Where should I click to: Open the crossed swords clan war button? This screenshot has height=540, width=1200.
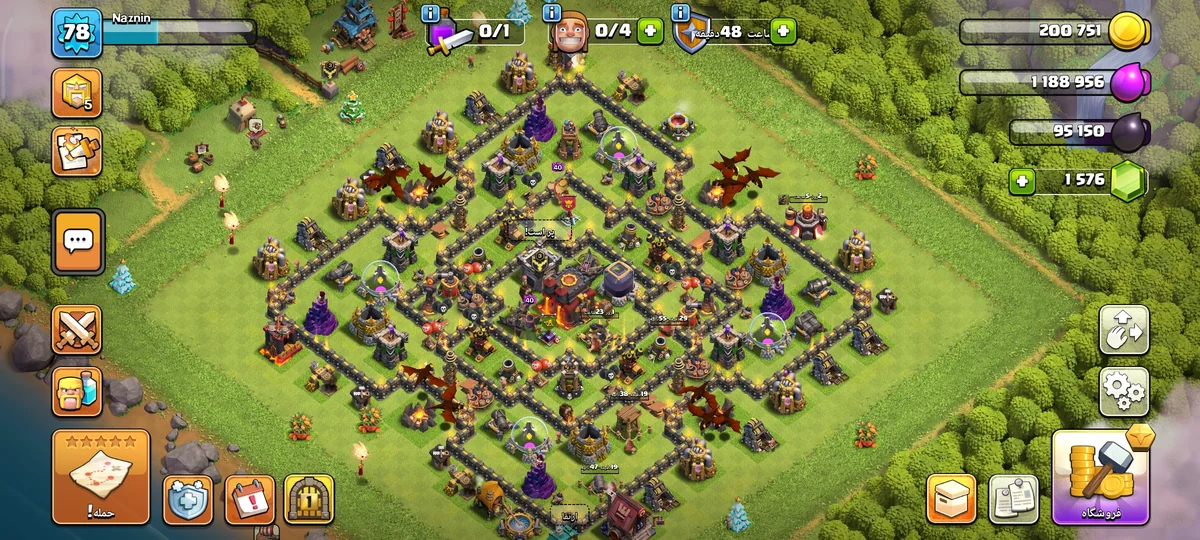pyautogui.click(x=77, y=330)
